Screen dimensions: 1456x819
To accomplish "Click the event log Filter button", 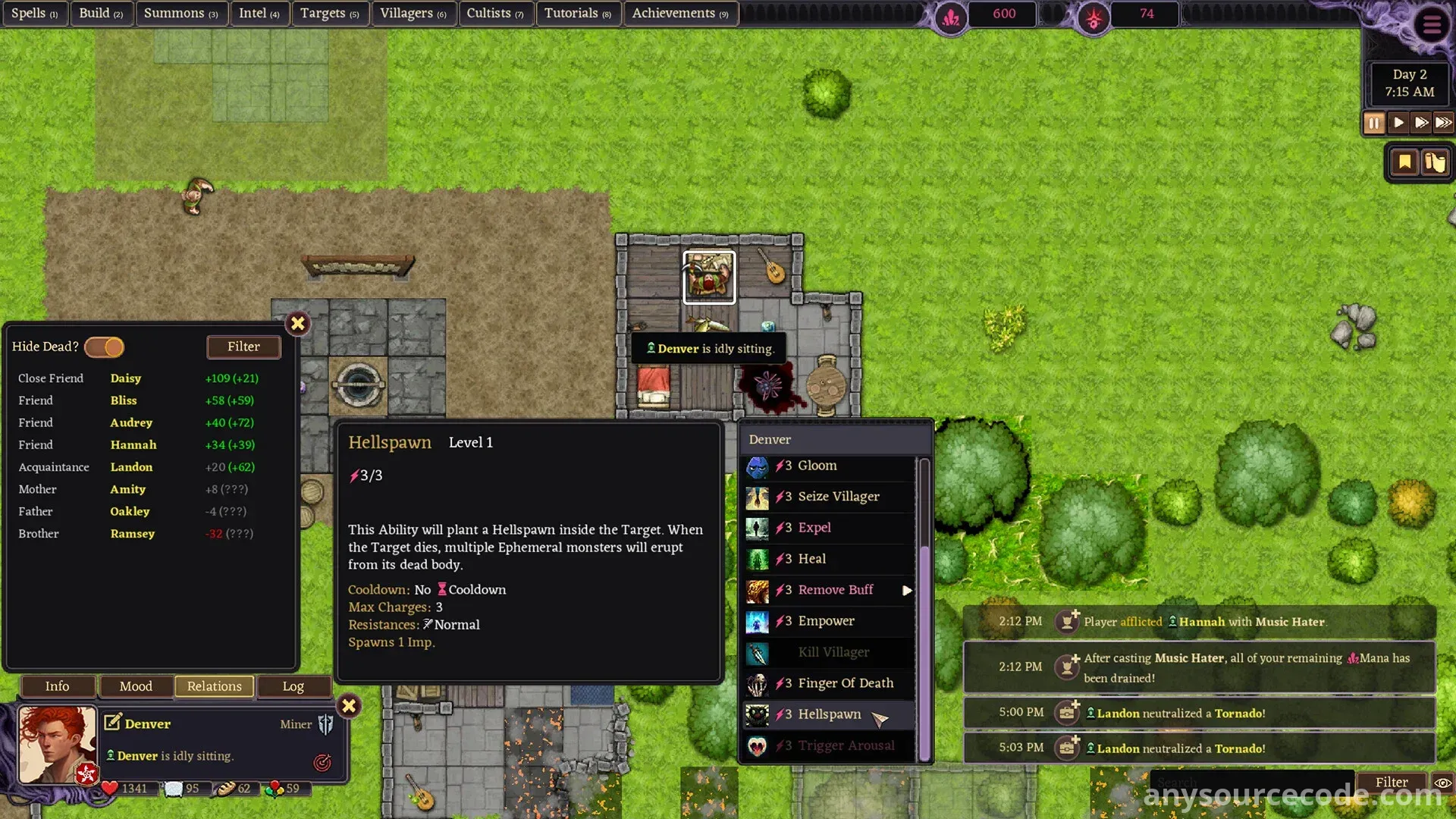I will coord(1391,782).
